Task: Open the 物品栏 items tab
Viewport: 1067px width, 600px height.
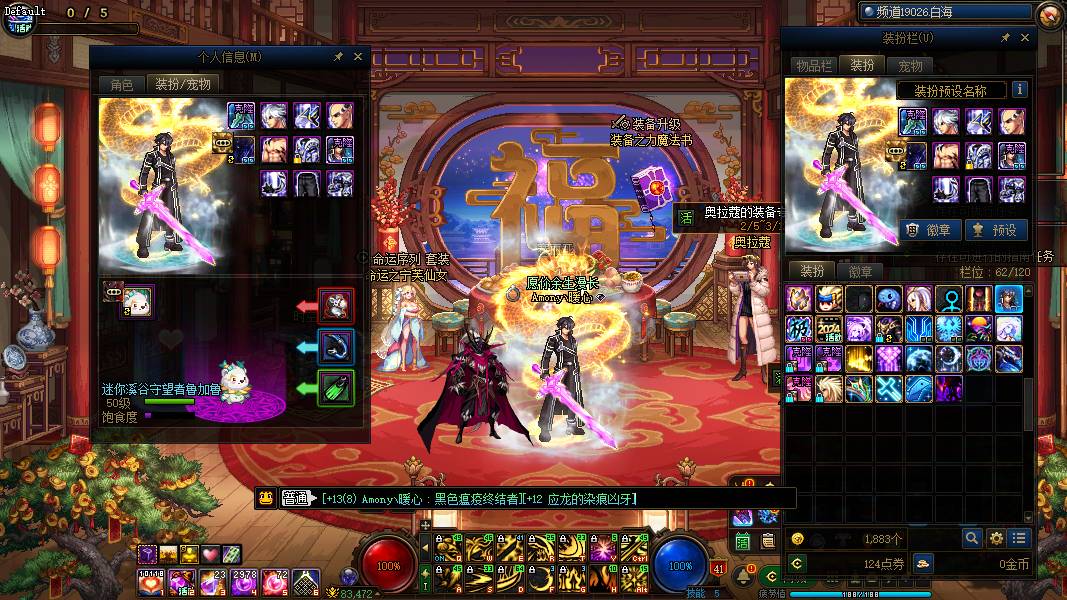Action: tap(813, 66)
